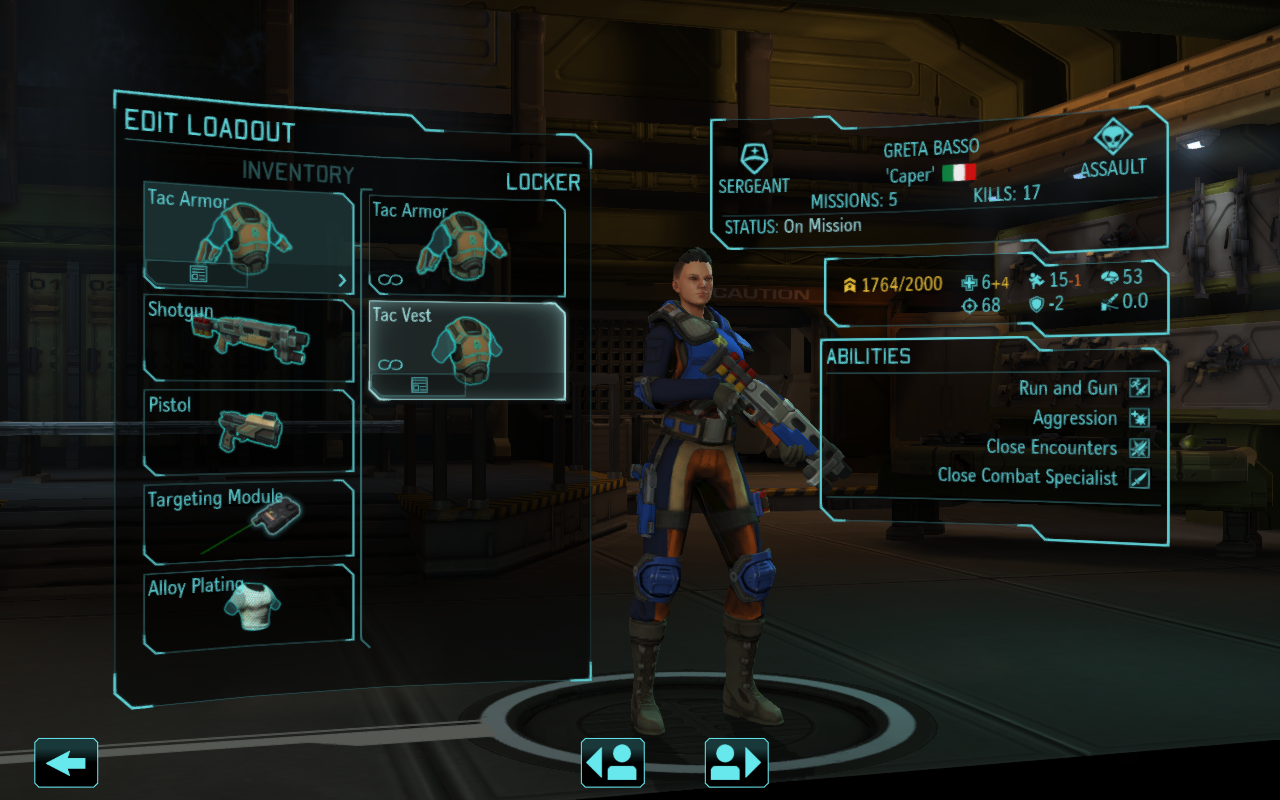Image resolution: width=1280 pixels, height=800 pixels.
Task: Open Tac Vest item details icon
Action: [419, 385]
